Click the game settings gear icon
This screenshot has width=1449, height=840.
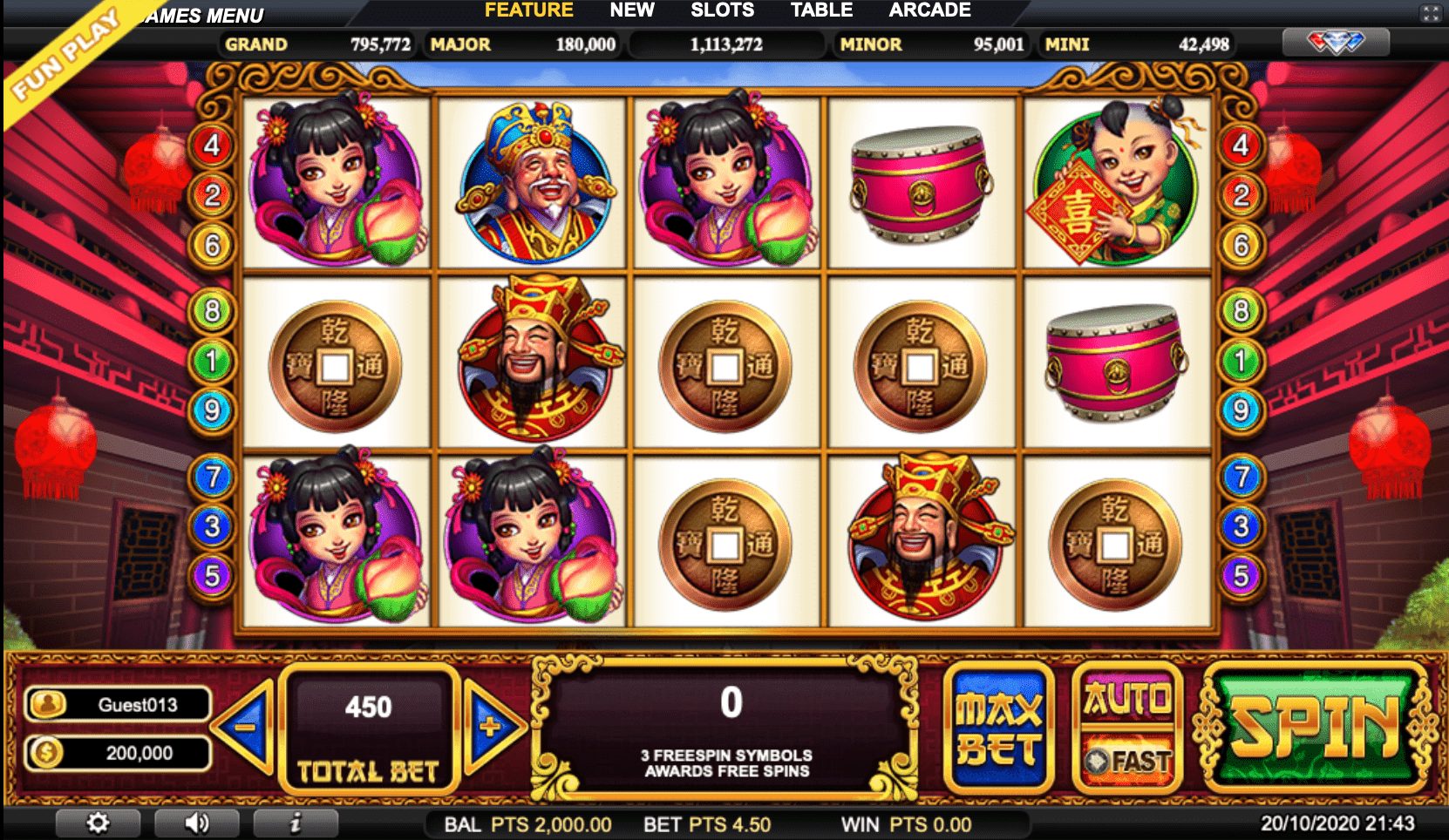(x=99, y=821)
